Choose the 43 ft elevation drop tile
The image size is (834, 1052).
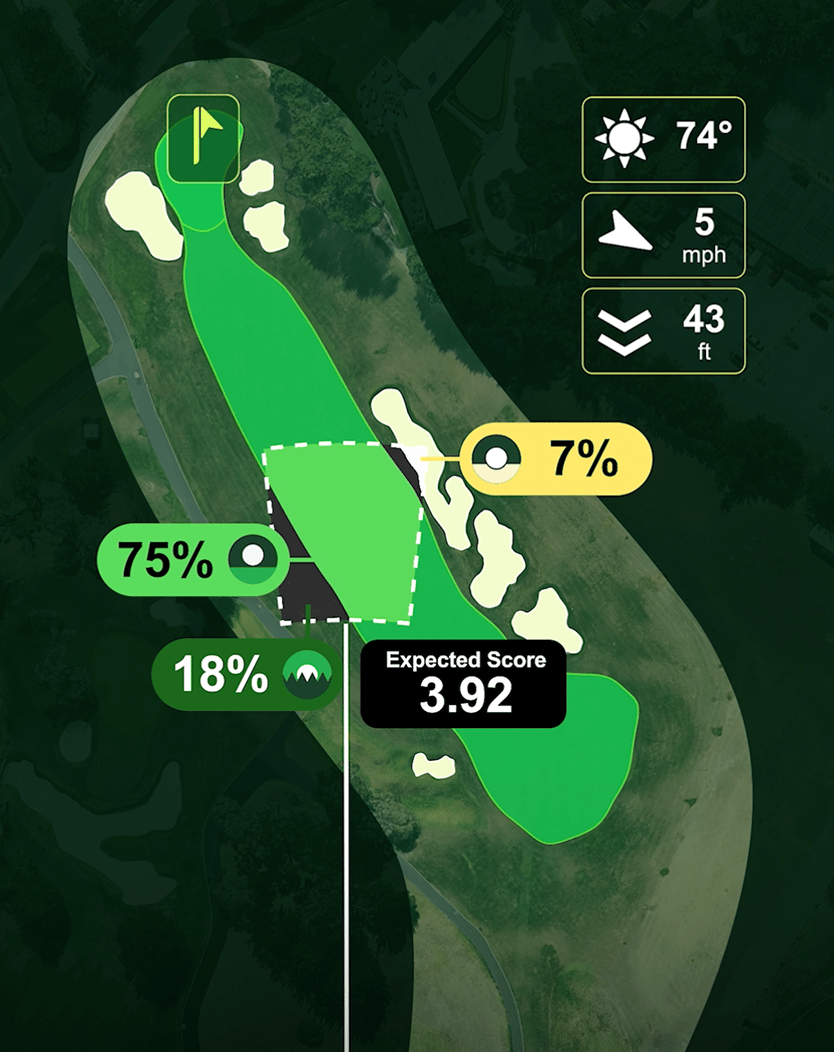pos(663,331)
